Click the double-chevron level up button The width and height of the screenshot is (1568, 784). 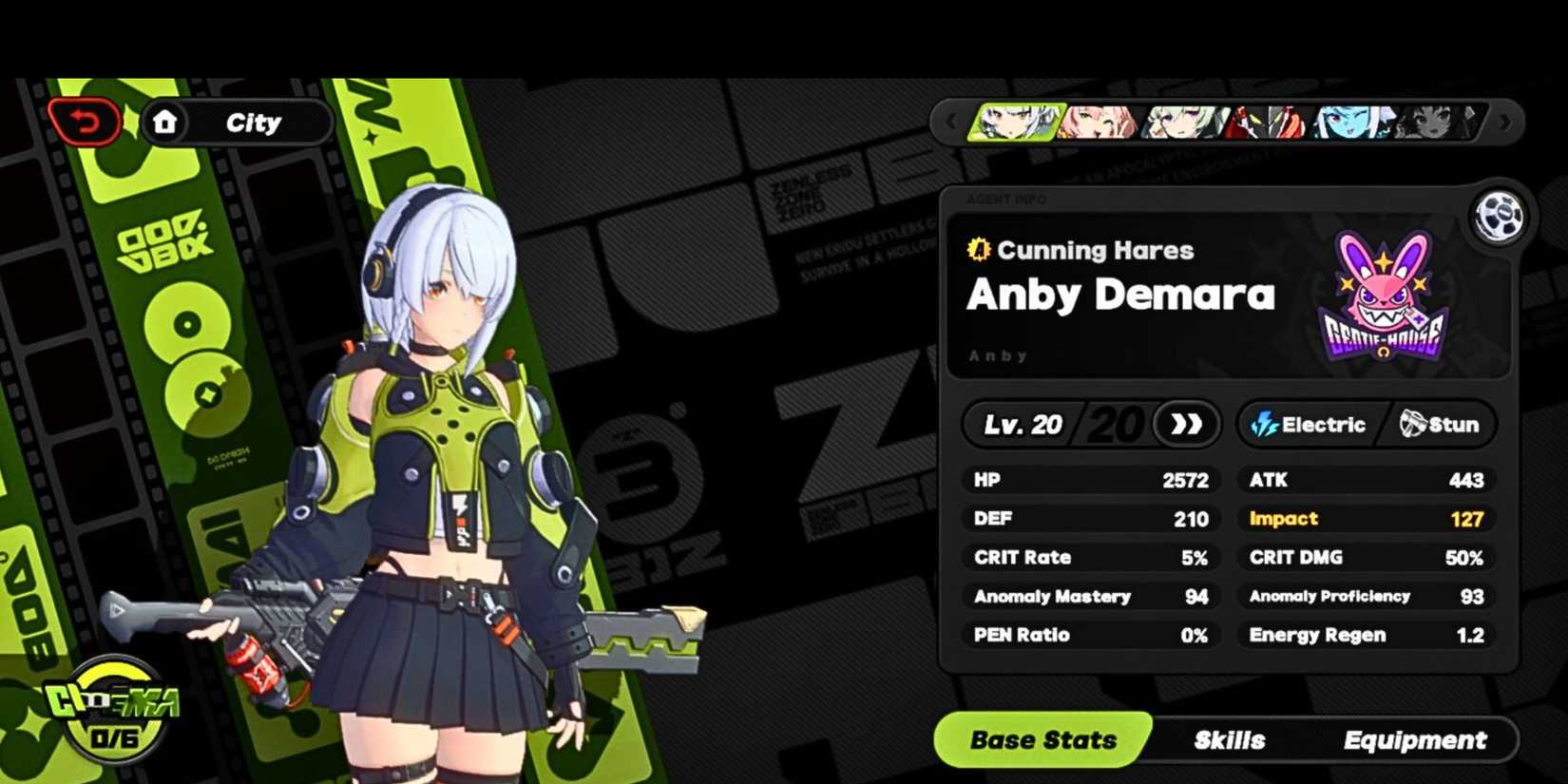1185,424
